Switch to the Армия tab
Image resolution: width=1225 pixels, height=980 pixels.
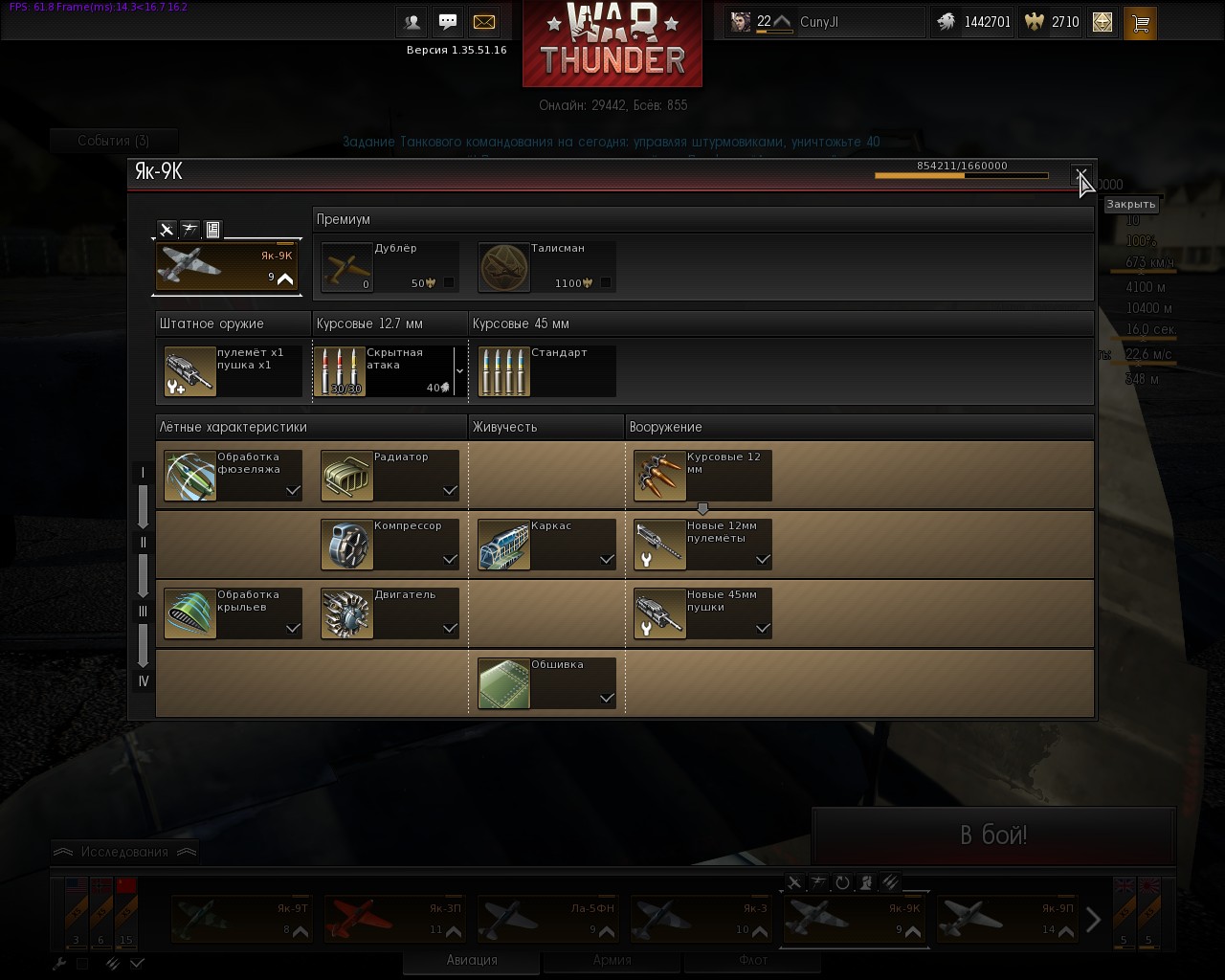(612, 960)
